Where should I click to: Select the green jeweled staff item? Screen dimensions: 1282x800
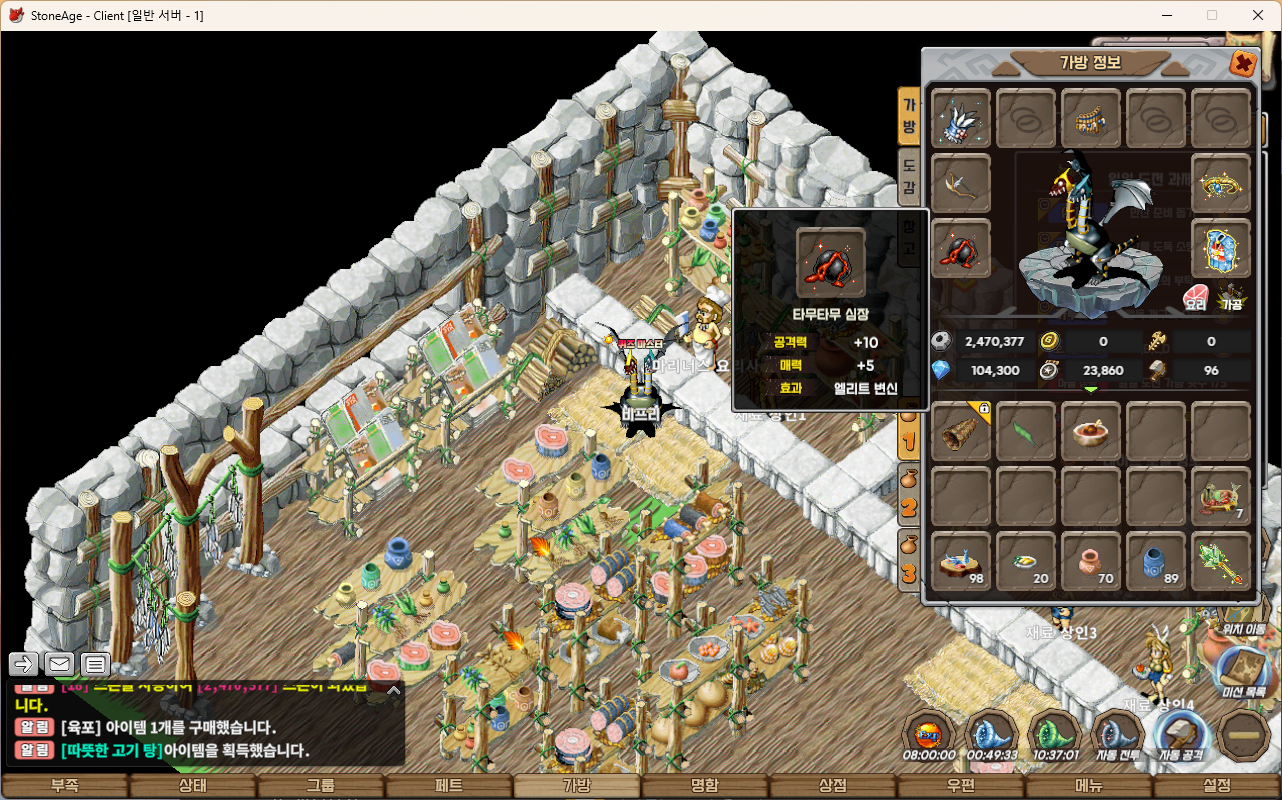[x=1221, y=561]
